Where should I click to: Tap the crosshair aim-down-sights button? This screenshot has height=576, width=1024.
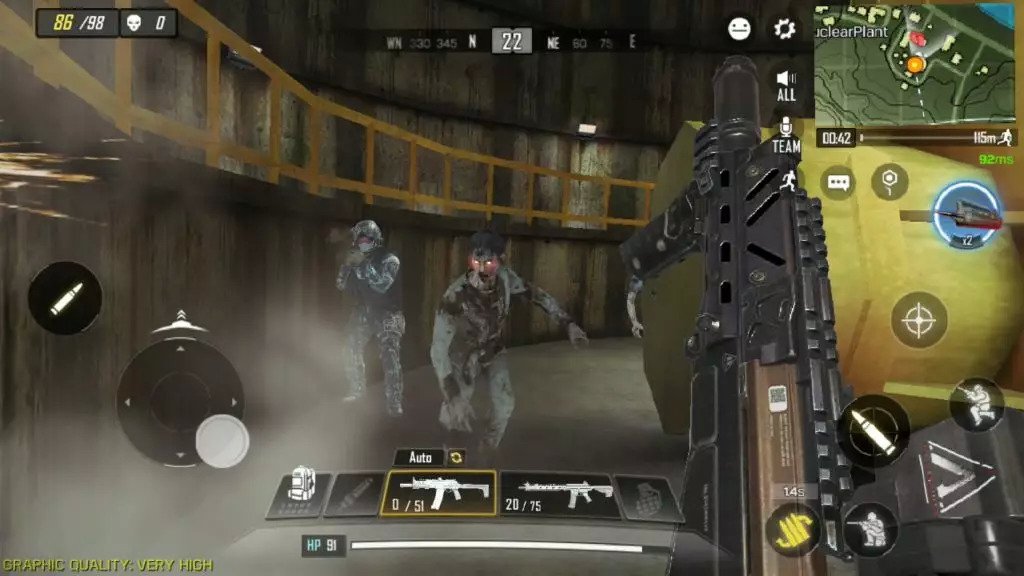pyautogui.click(x=919, y=322)
